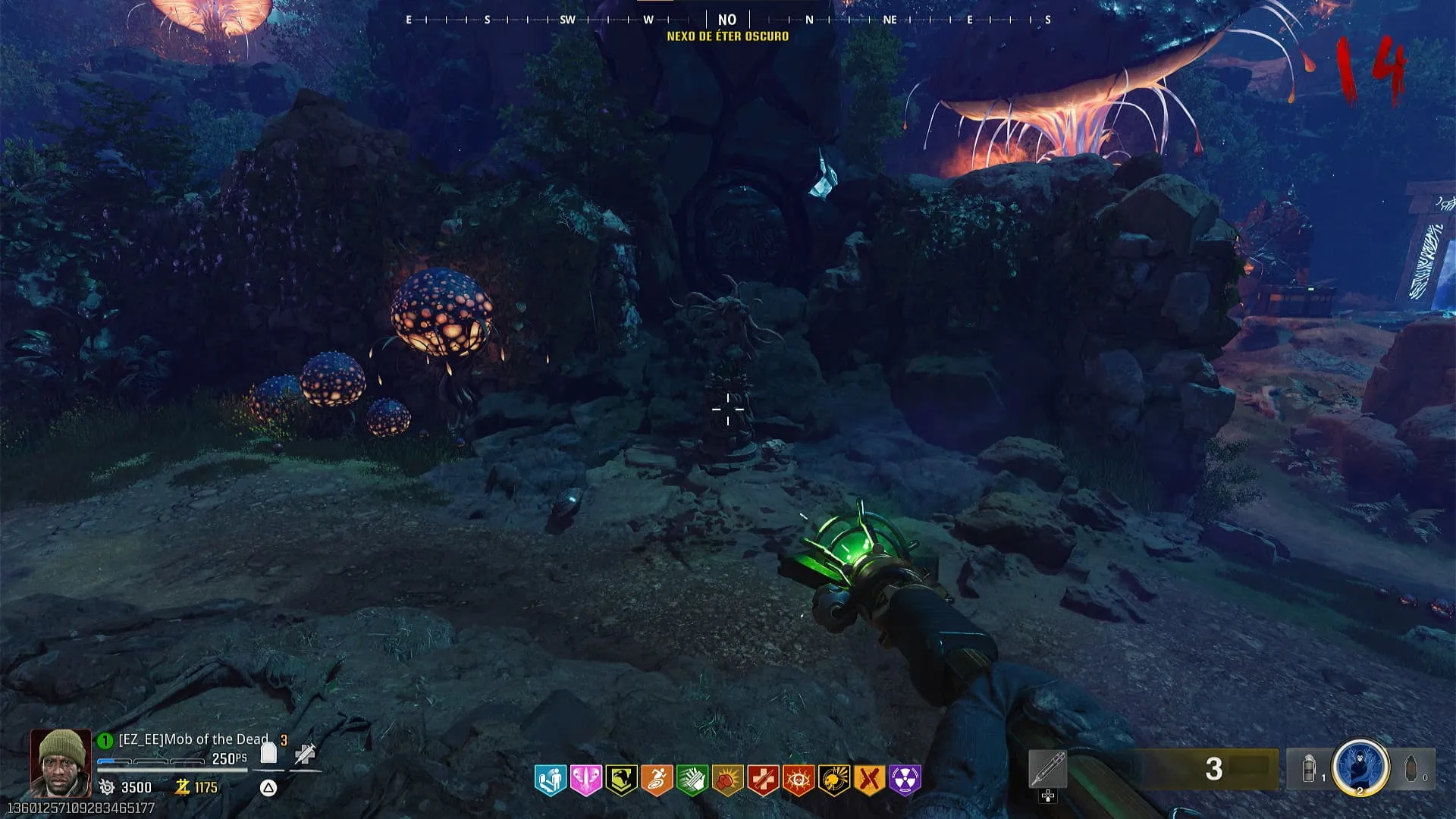The image size is (1456, 819).
Task: Click the gear salvage icon
Action: click(107, 787)
